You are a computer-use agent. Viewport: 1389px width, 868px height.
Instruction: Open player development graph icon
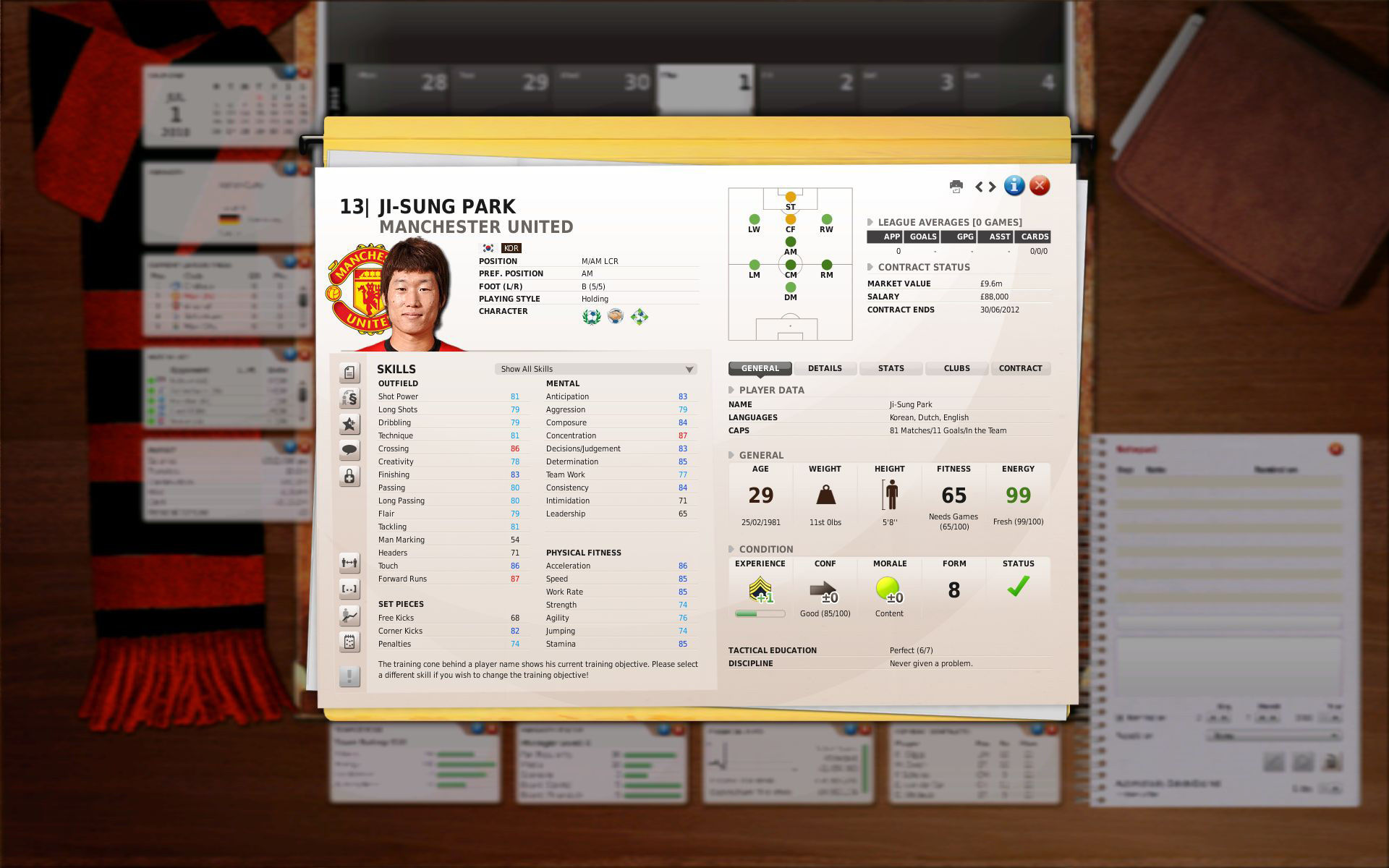[349, 616]
